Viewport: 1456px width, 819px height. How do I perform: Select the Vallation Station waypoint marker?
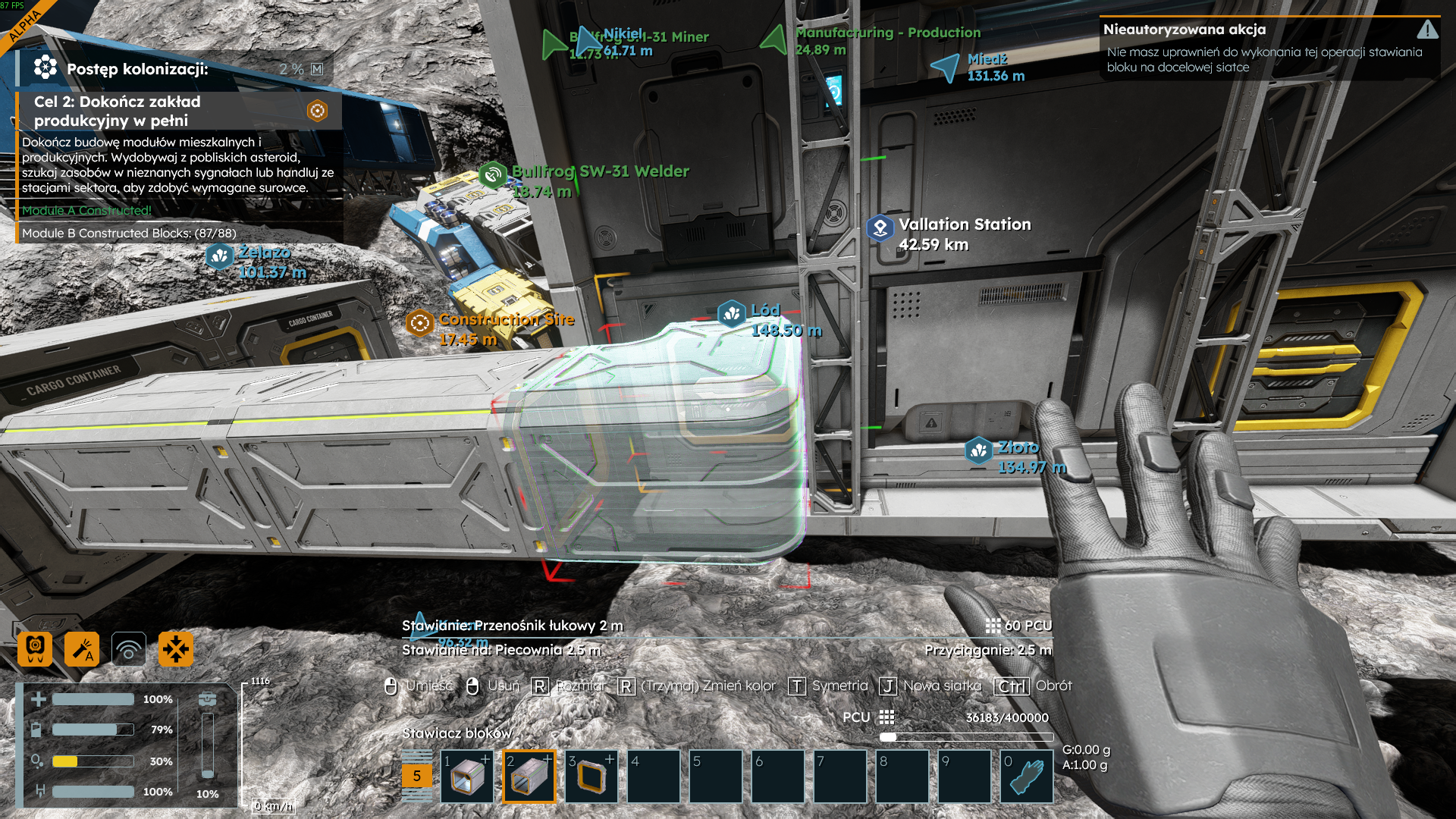point(880,227)
